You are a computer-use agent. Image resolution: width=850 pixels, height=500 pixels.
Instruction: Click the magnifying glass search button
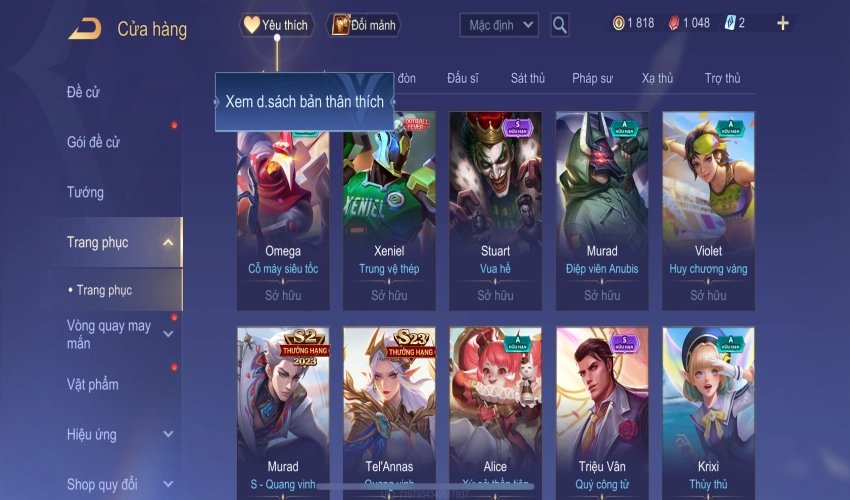coord(560,25)
